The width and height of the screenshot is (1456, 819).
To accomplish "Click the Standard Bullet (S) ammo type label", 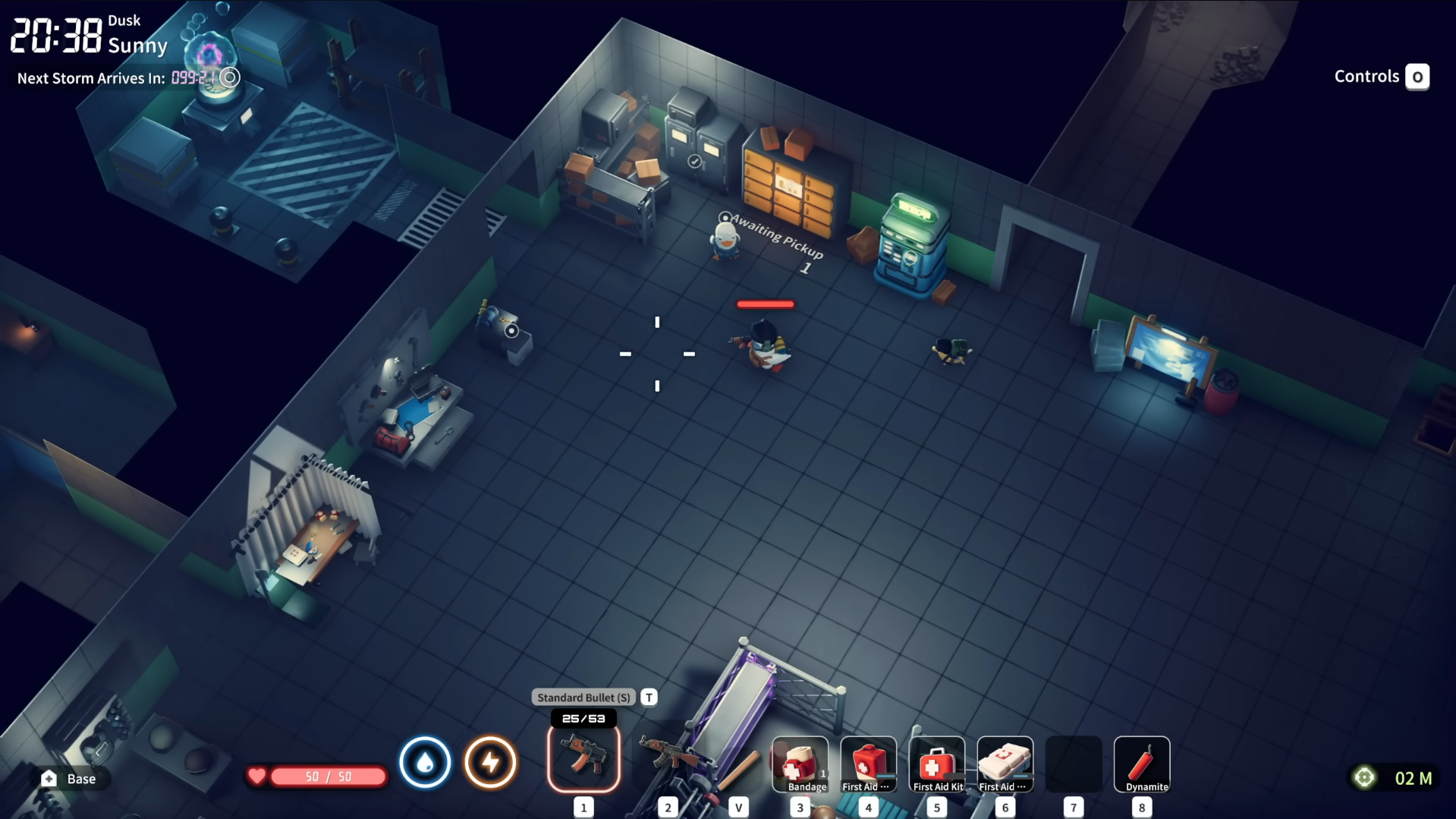I will (583, 698).
